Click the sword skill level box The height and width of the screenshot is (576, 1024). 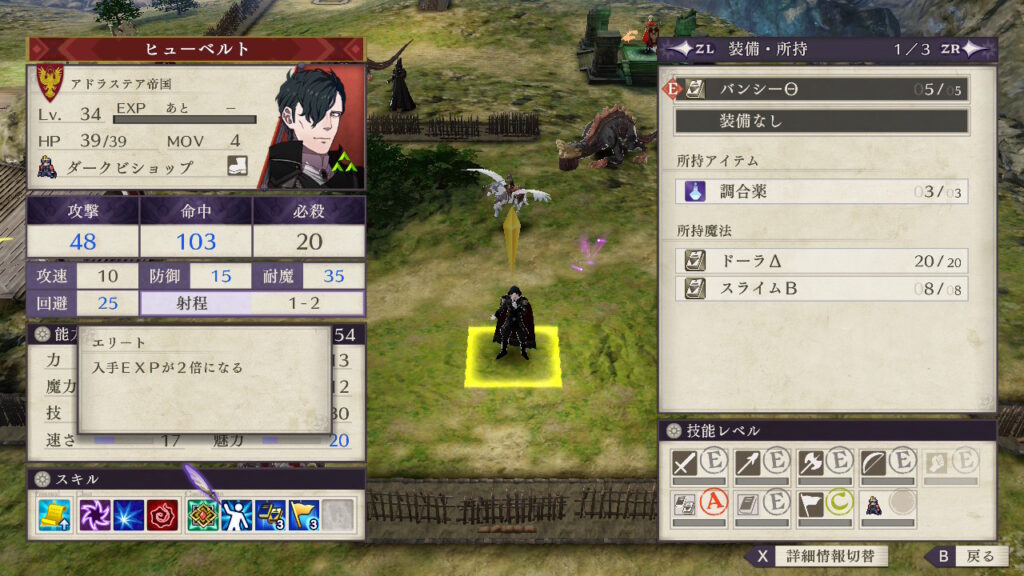pyautogui.click(x=701, y=464)
